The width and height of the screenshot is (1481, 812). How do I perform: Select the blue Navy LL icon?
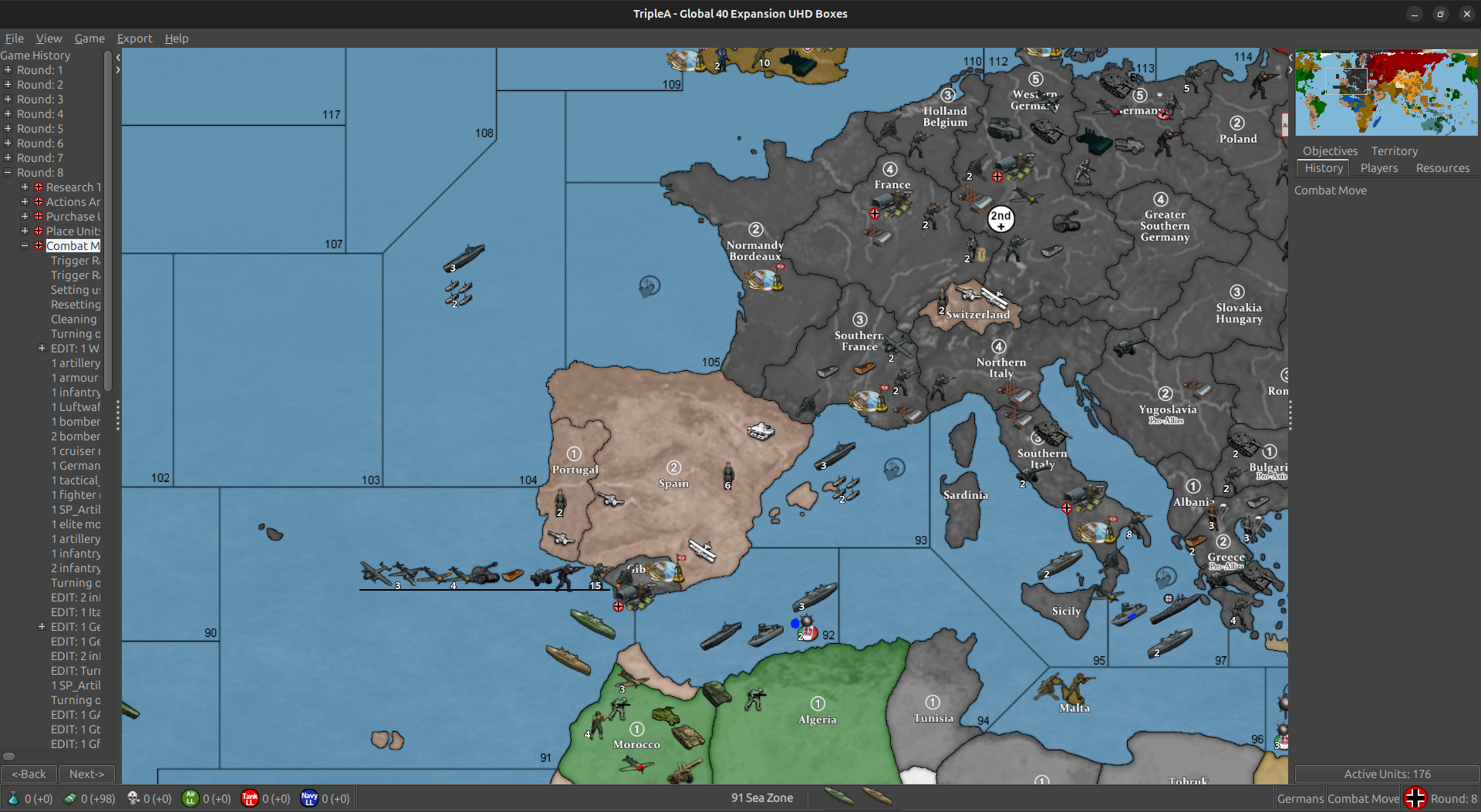pyautogui.click(x=309, y=799)
